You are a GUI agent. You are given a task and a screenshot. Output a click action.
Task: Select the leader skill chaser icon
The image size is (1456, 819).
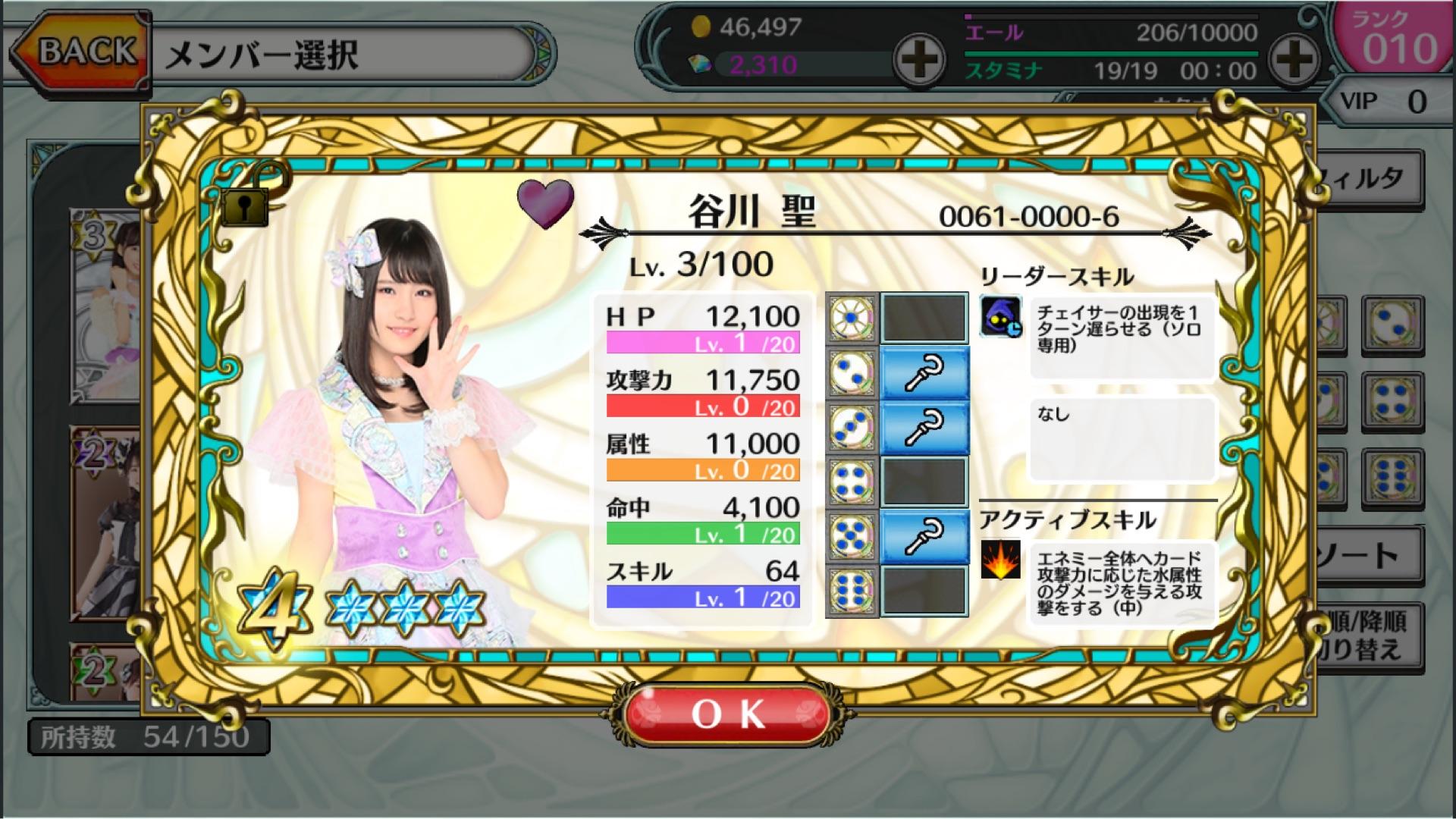click(1001, 316)
